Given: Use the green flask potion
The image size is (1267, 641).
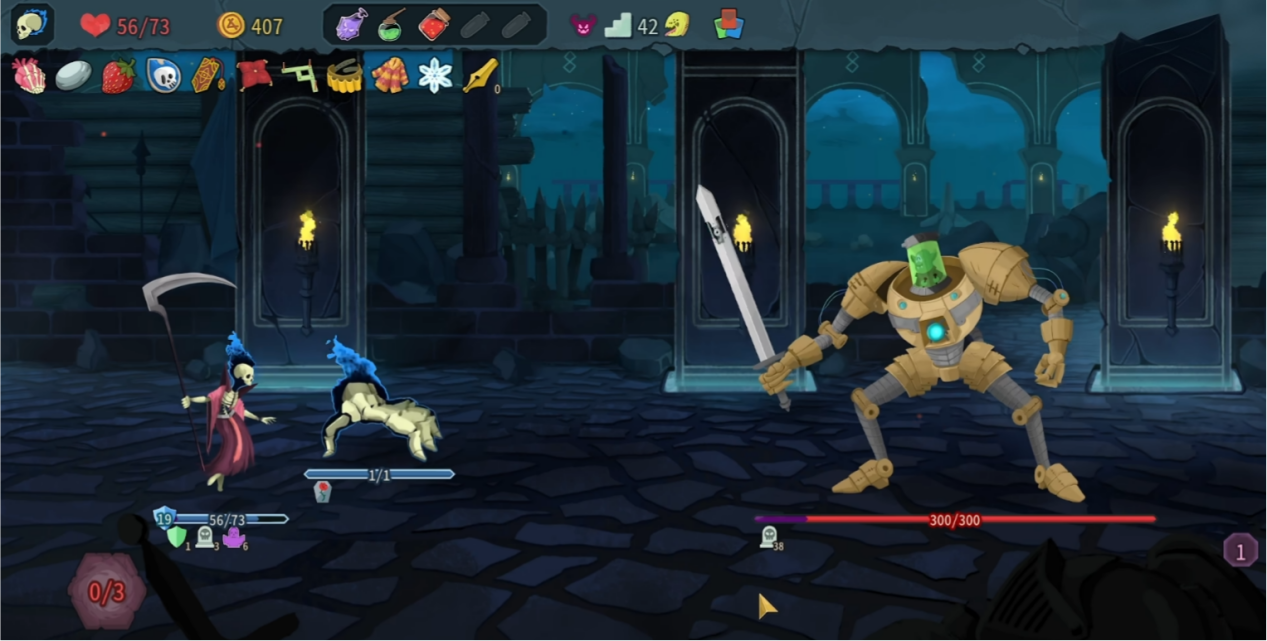Looking at the screenshot, I should pyautogui.click(x=392, y=25).
